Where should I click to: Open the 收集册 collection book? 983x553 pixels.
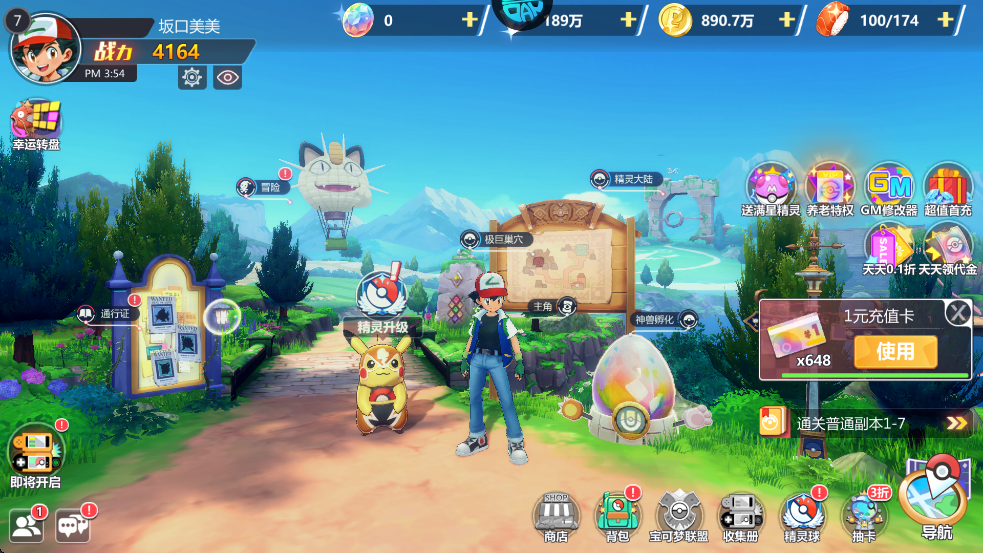[741, 514]
